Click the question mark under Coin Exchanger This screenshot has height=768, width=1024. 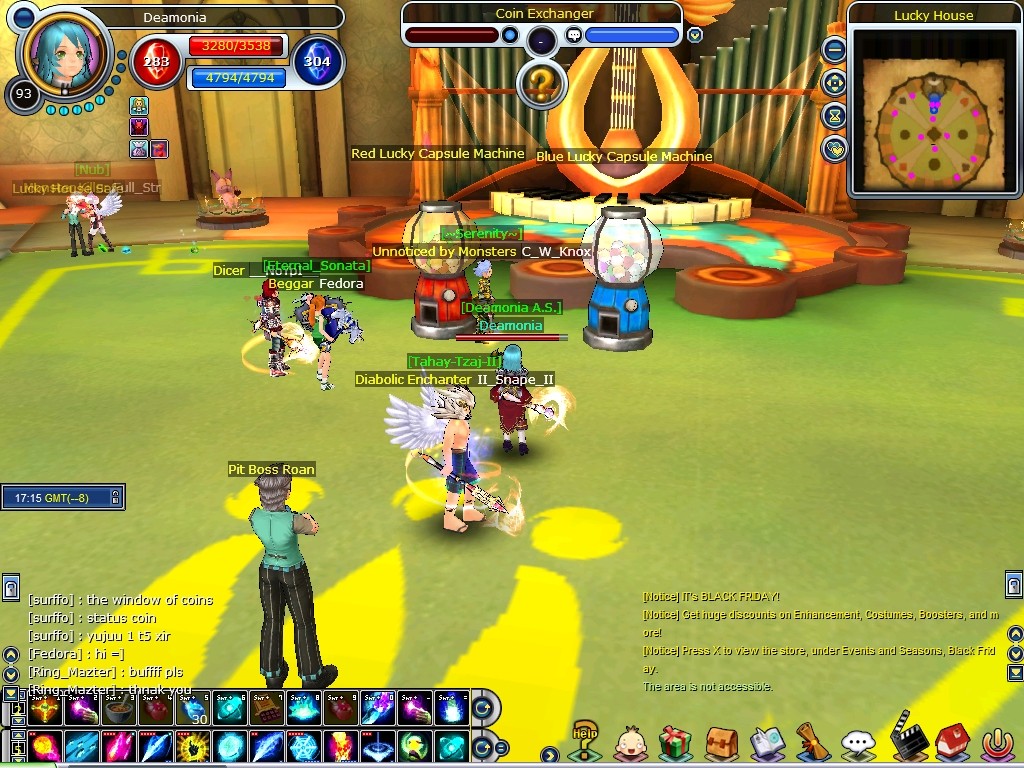pos(540,84)
